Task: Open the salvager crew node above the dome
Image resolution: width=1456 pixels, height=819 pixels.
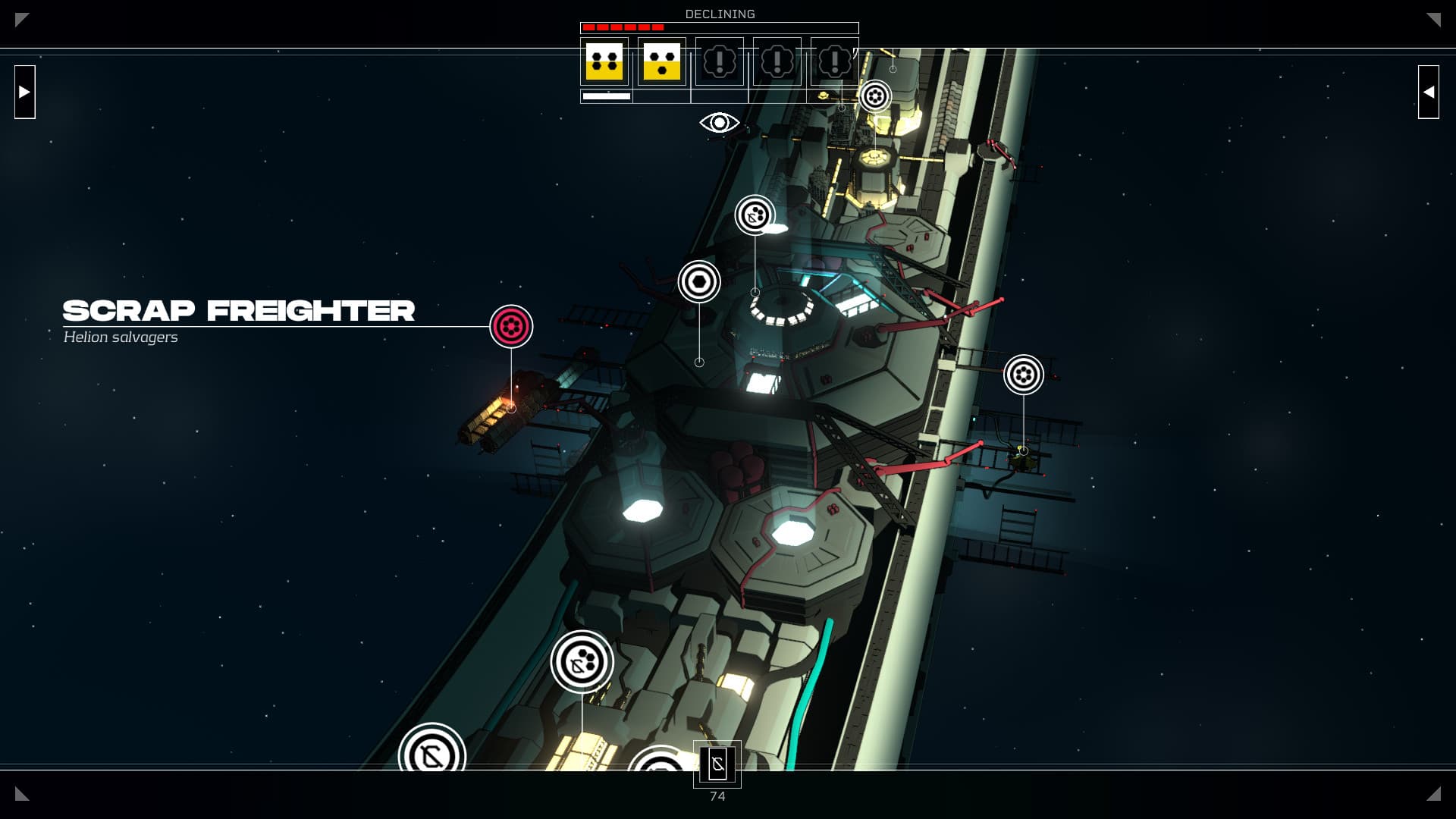Action: click(753, 215)
